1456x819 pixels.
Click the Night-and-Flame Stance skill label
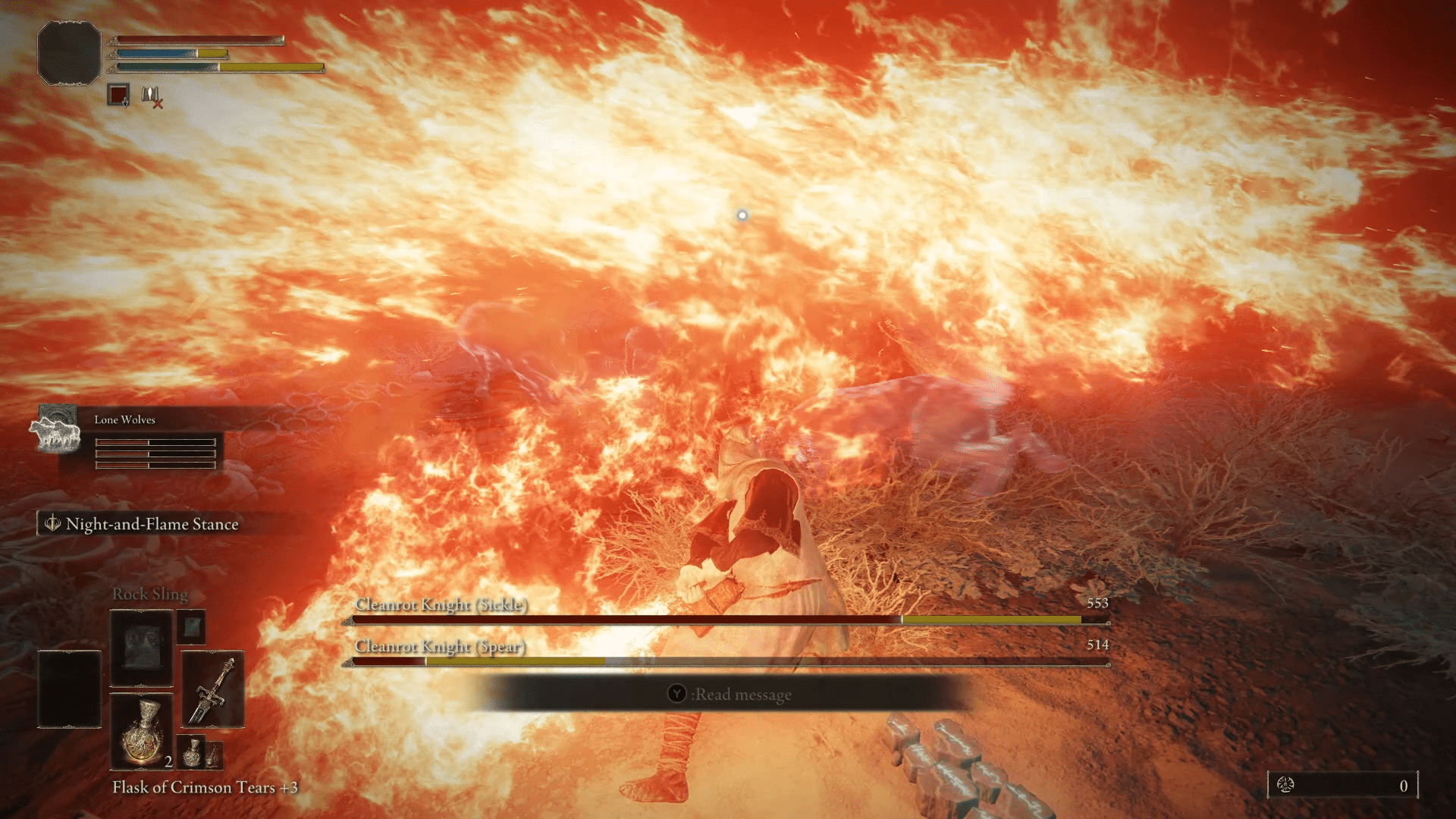(x=152, y=524)
